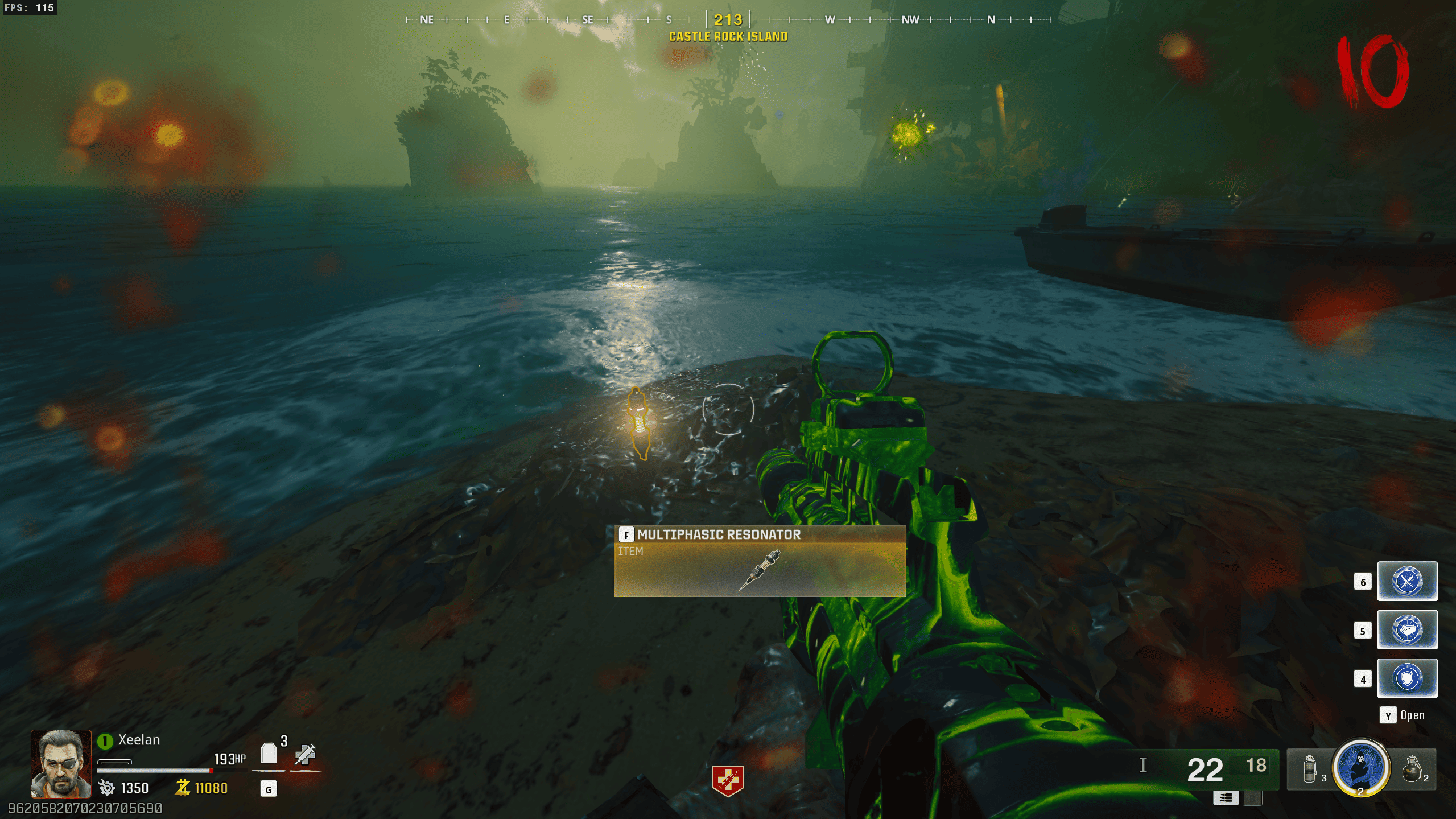Select the shield gobblegum slot
Image resolution: width=1456 pixels, height=819 pixels.
point(1406,678)
